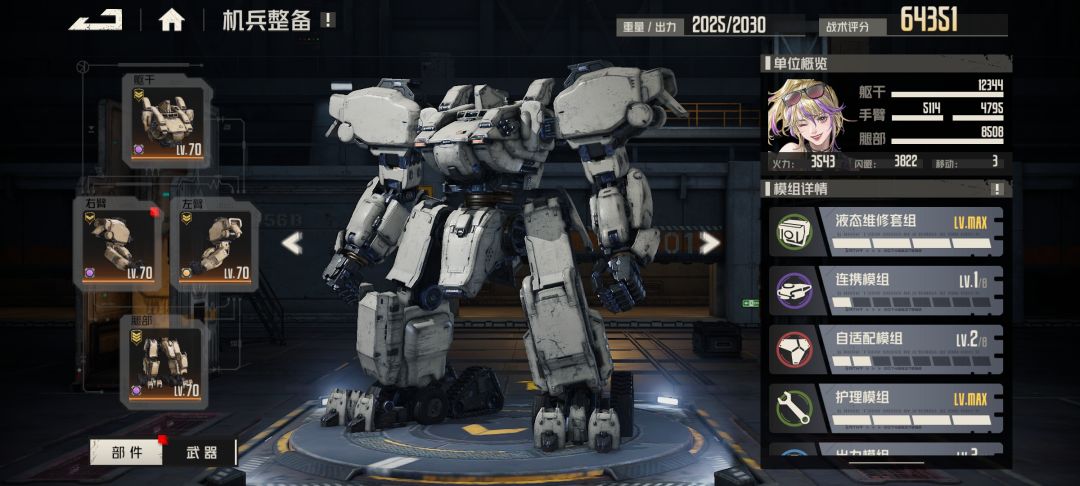Select the 连携模组 module
Image resolution: width=1080 pixels, height=486 pixels.
point(885,288)
